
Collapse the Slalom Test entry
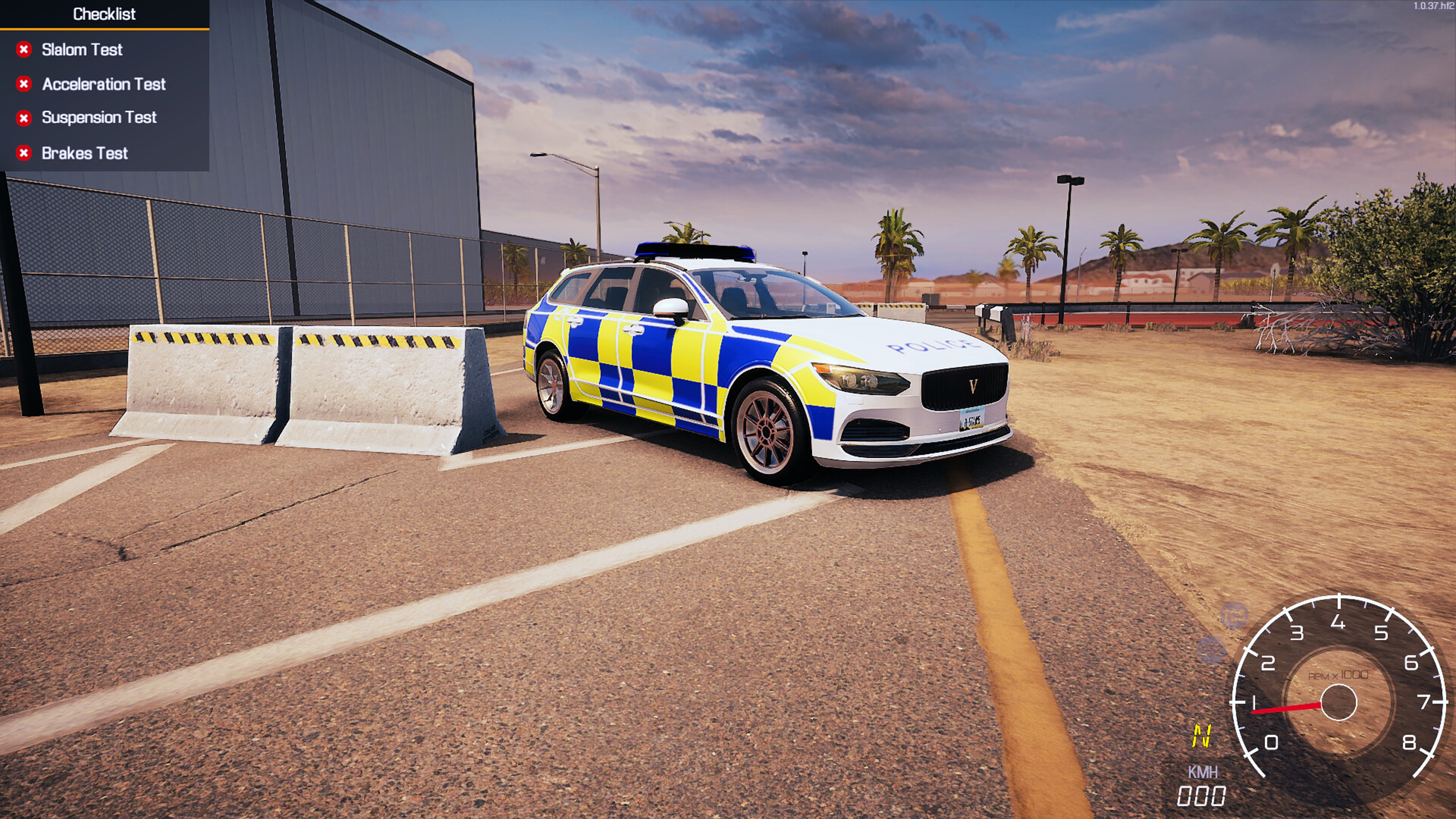[82, 49]
